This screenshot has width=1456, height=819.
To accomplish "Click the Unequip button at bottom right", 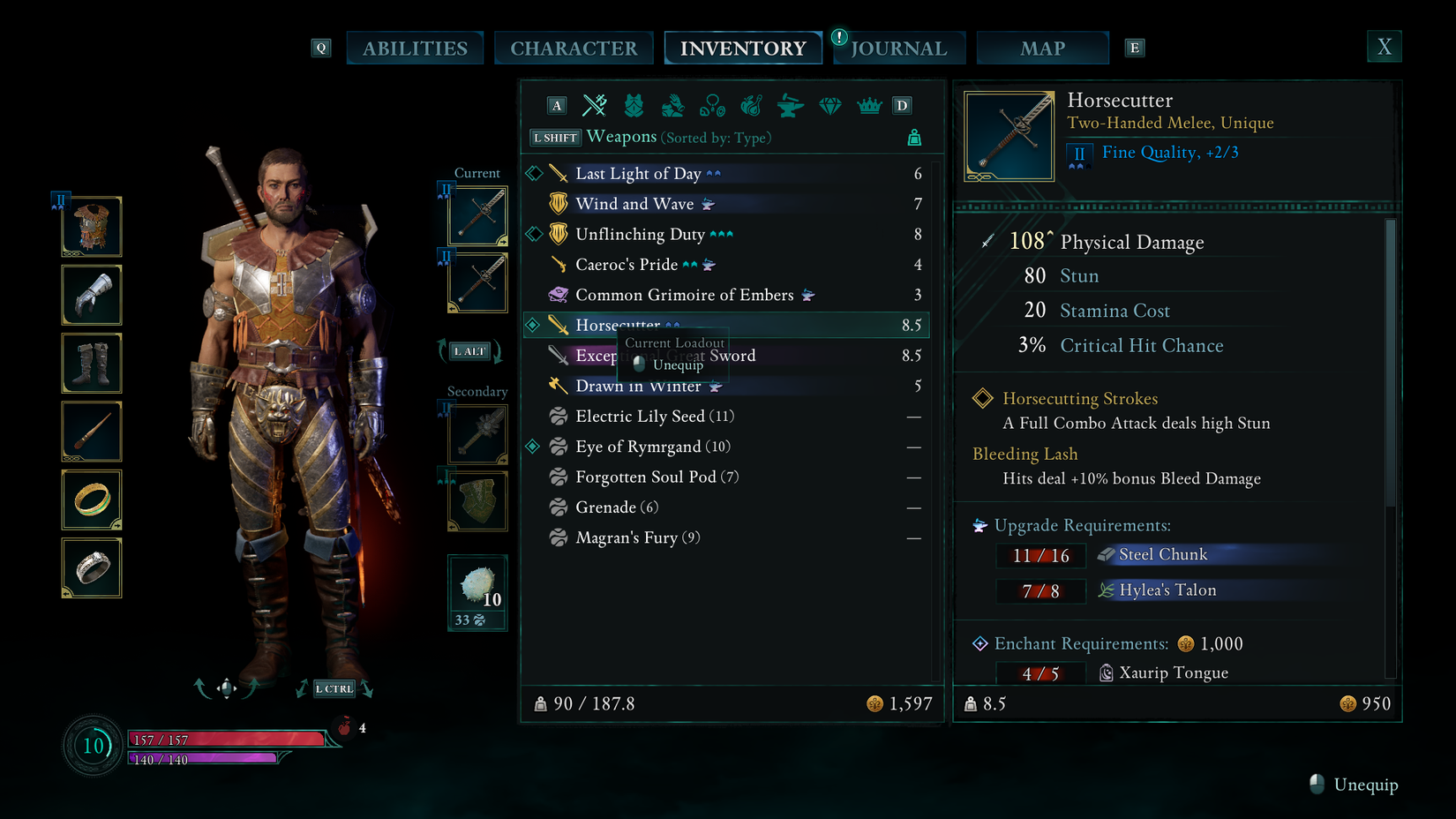I will click(1353, 784).
